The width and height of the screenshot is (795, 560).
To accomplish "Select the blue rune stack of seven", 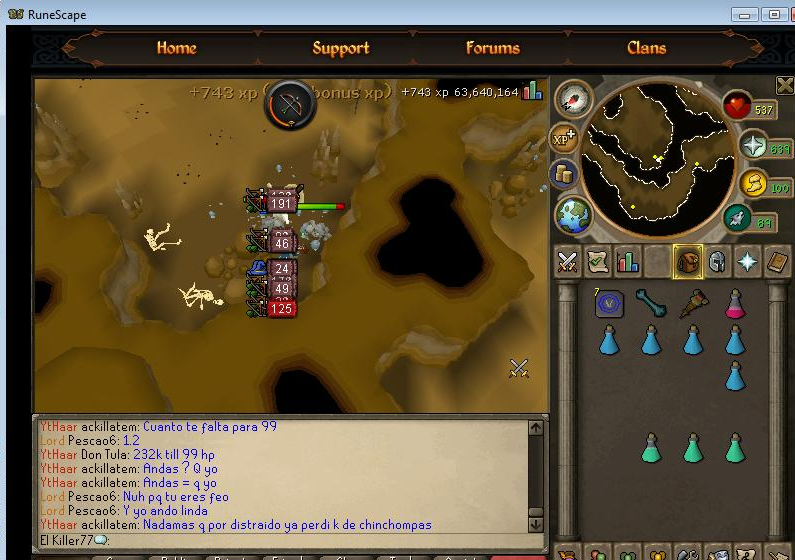I will click(x=609, y=304).
